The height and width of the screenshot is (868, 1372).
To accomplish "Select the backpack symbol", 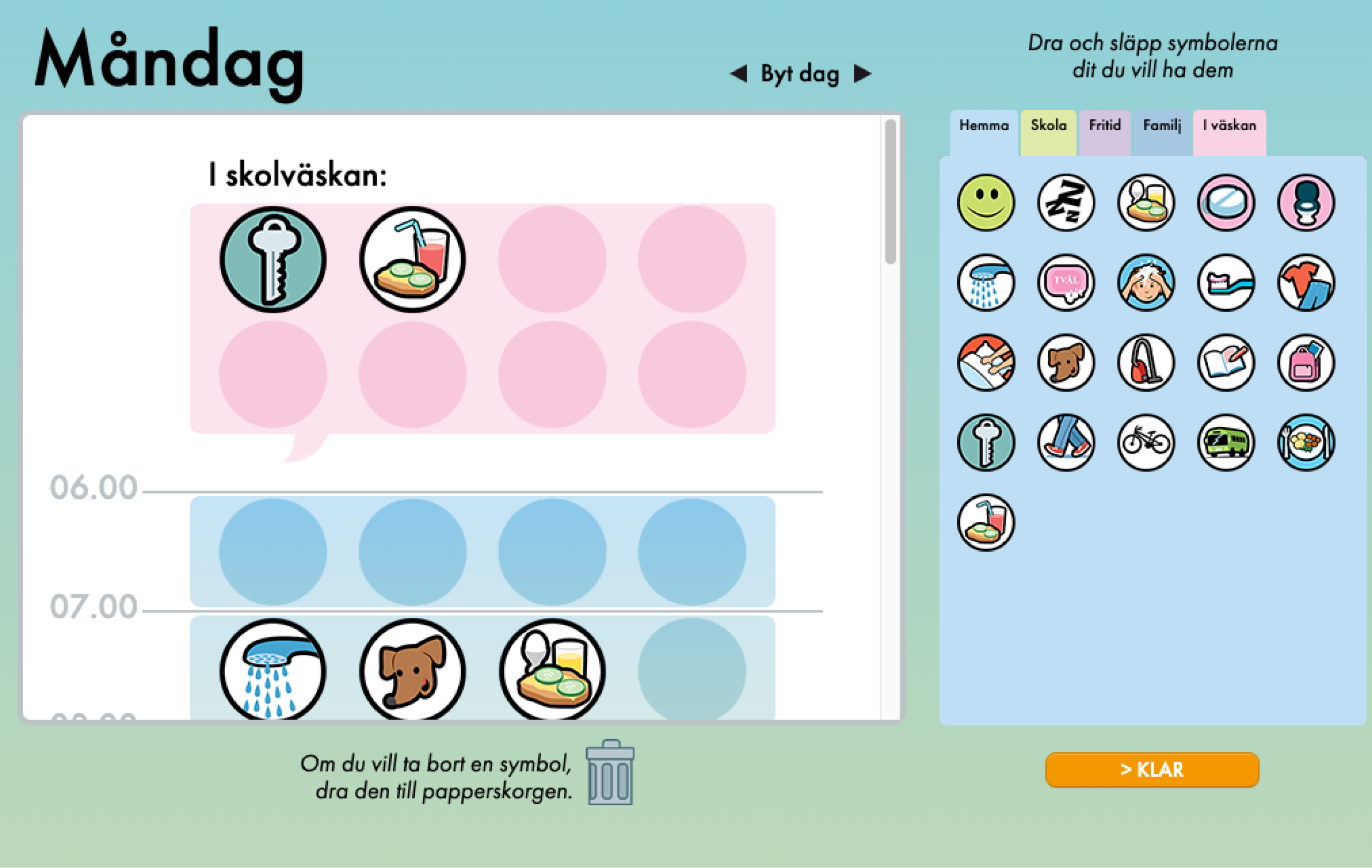I will 1307,363.
